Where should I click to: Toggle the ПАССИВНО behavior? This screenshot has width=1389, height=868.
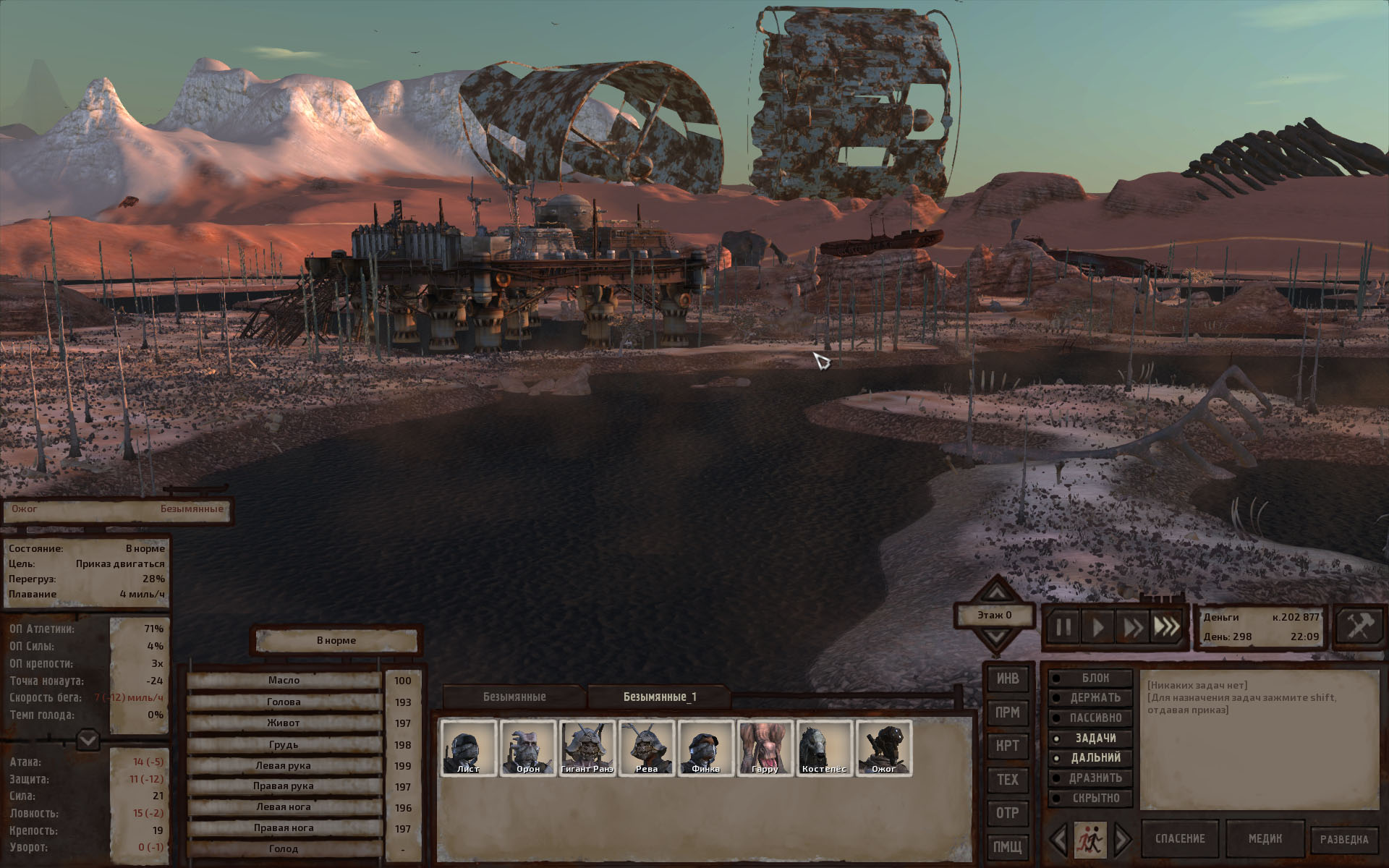pyautogui.click(x=1091, y=718)
